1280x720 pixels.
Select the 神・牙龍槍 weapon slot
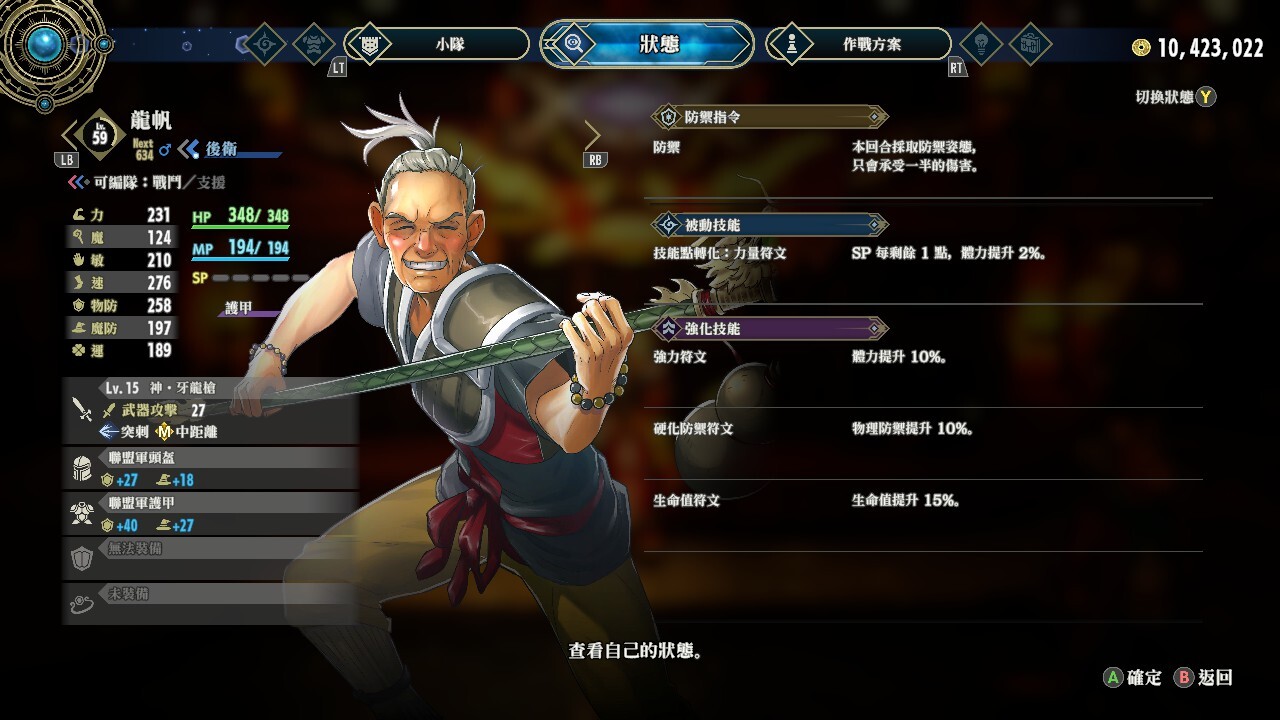click(x=210, y=410)
